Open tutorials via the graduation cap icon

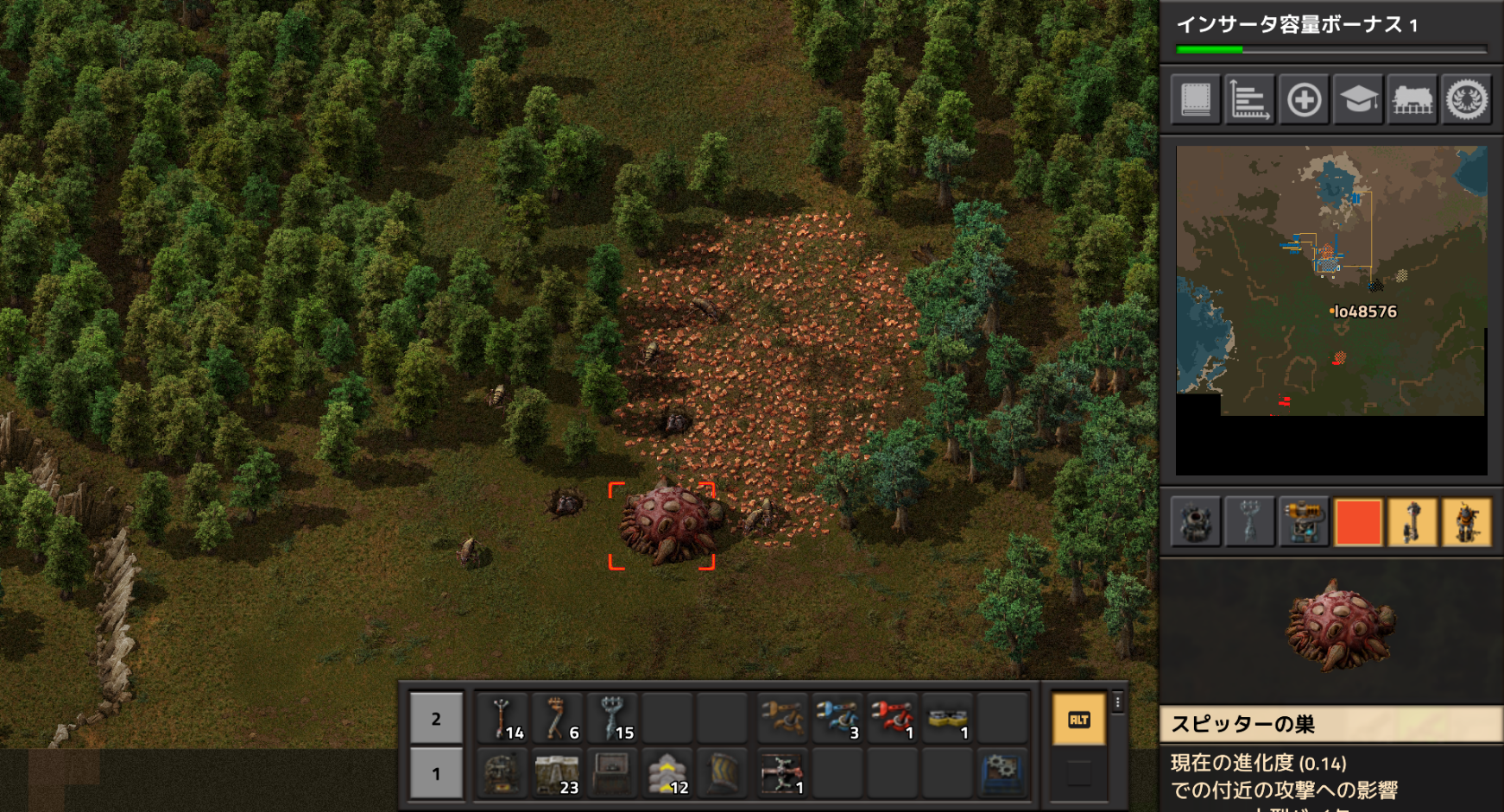[1358, 100]
